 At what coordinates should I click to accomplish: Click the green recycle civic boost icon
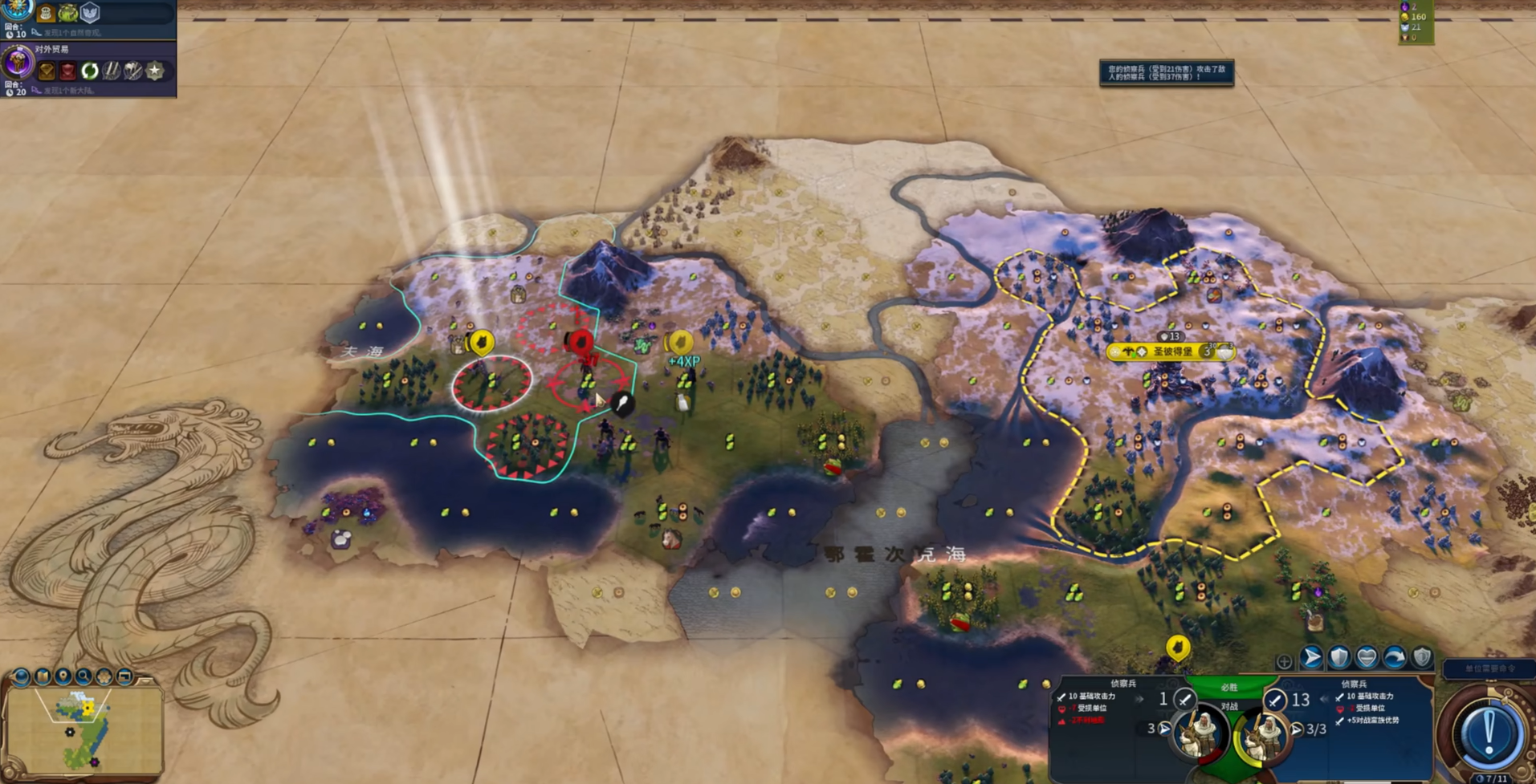click(x=89, y=71)
